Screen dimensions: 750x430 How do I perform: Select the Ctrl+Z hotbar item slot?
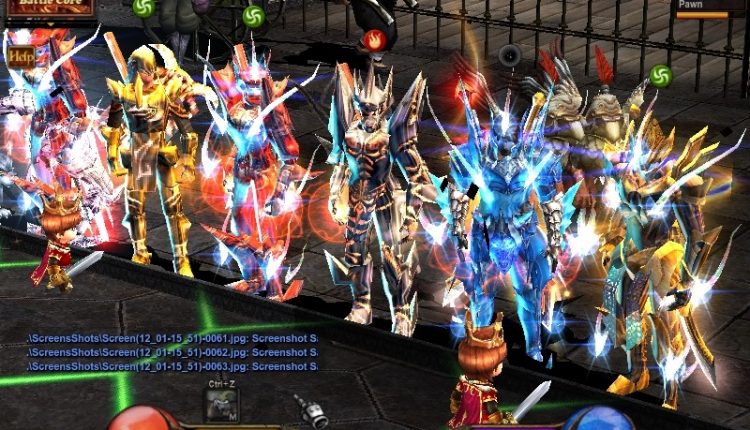coord(221,404)
